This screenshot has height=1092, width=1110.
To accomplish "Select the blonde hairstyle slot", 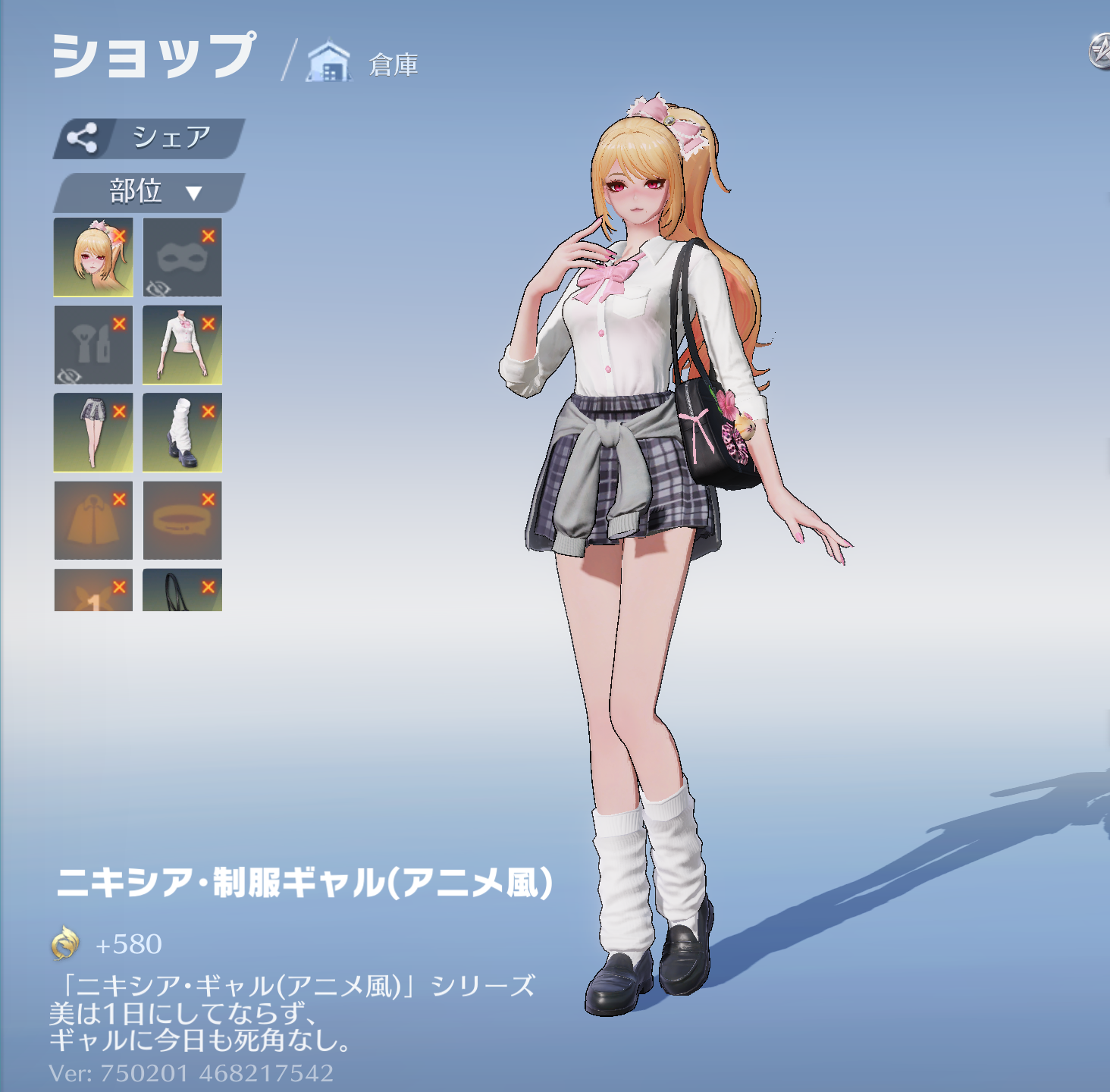I will pos(92,257).
